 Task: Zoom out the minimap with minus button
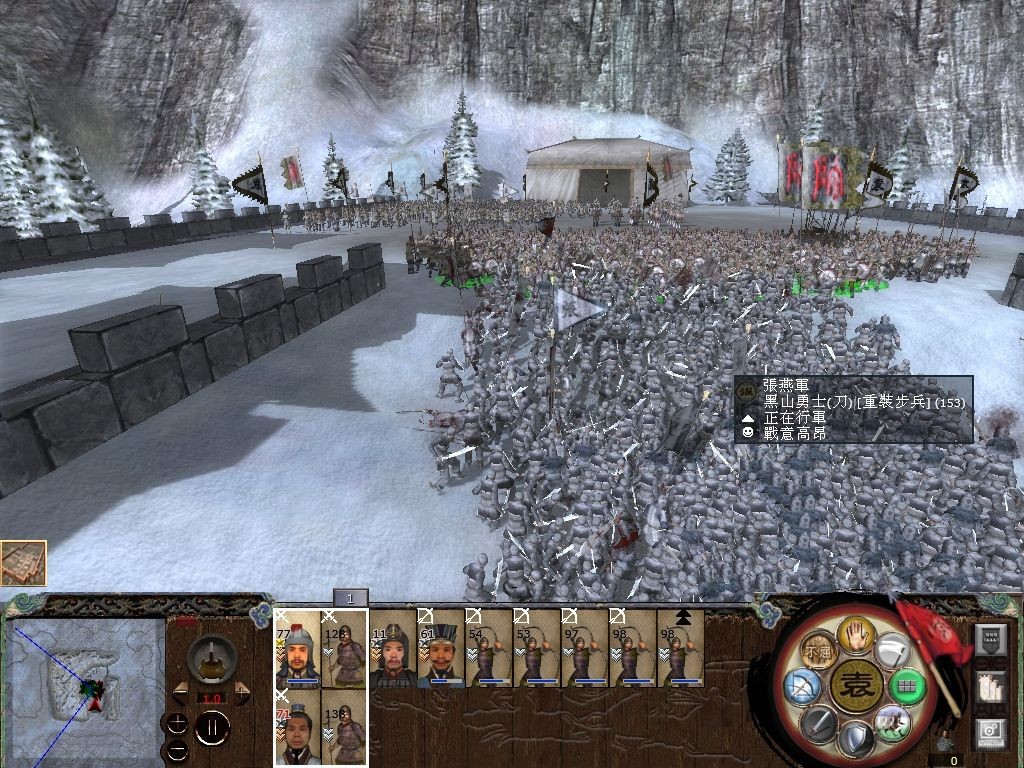(x=177, y=748)
